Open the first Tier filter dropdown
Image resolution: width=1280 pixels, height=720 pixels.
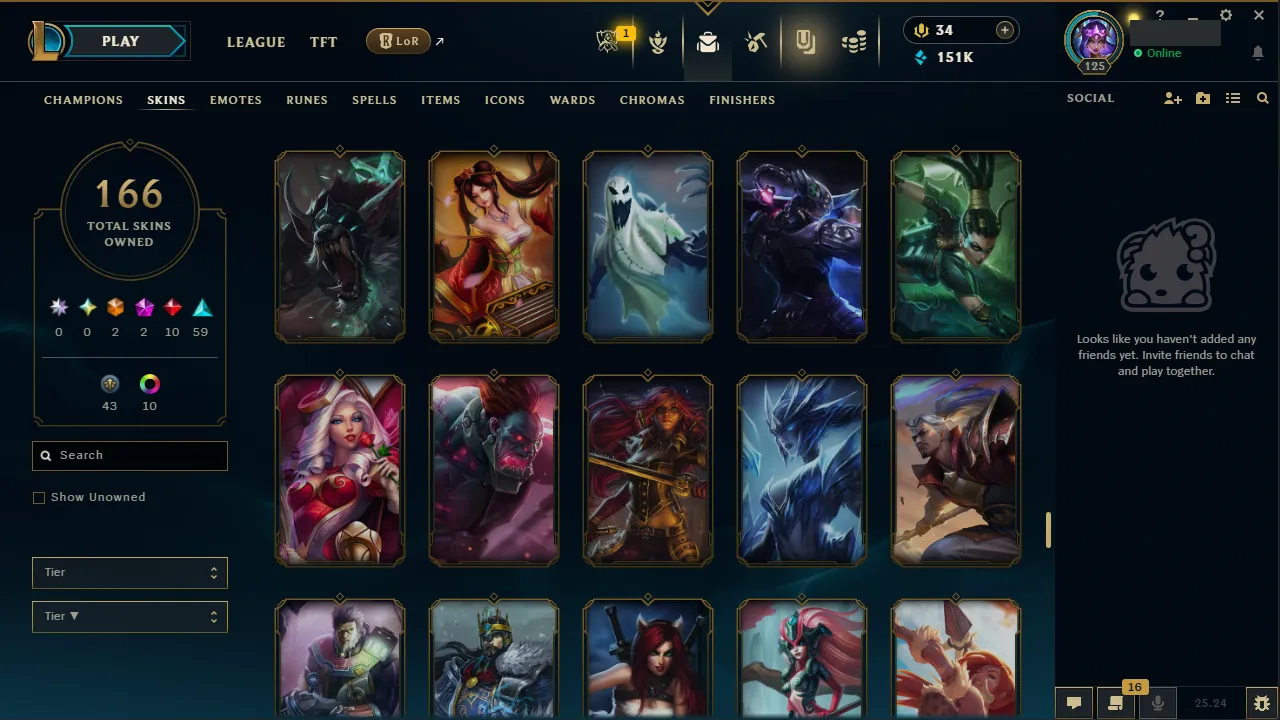point(129,572)
